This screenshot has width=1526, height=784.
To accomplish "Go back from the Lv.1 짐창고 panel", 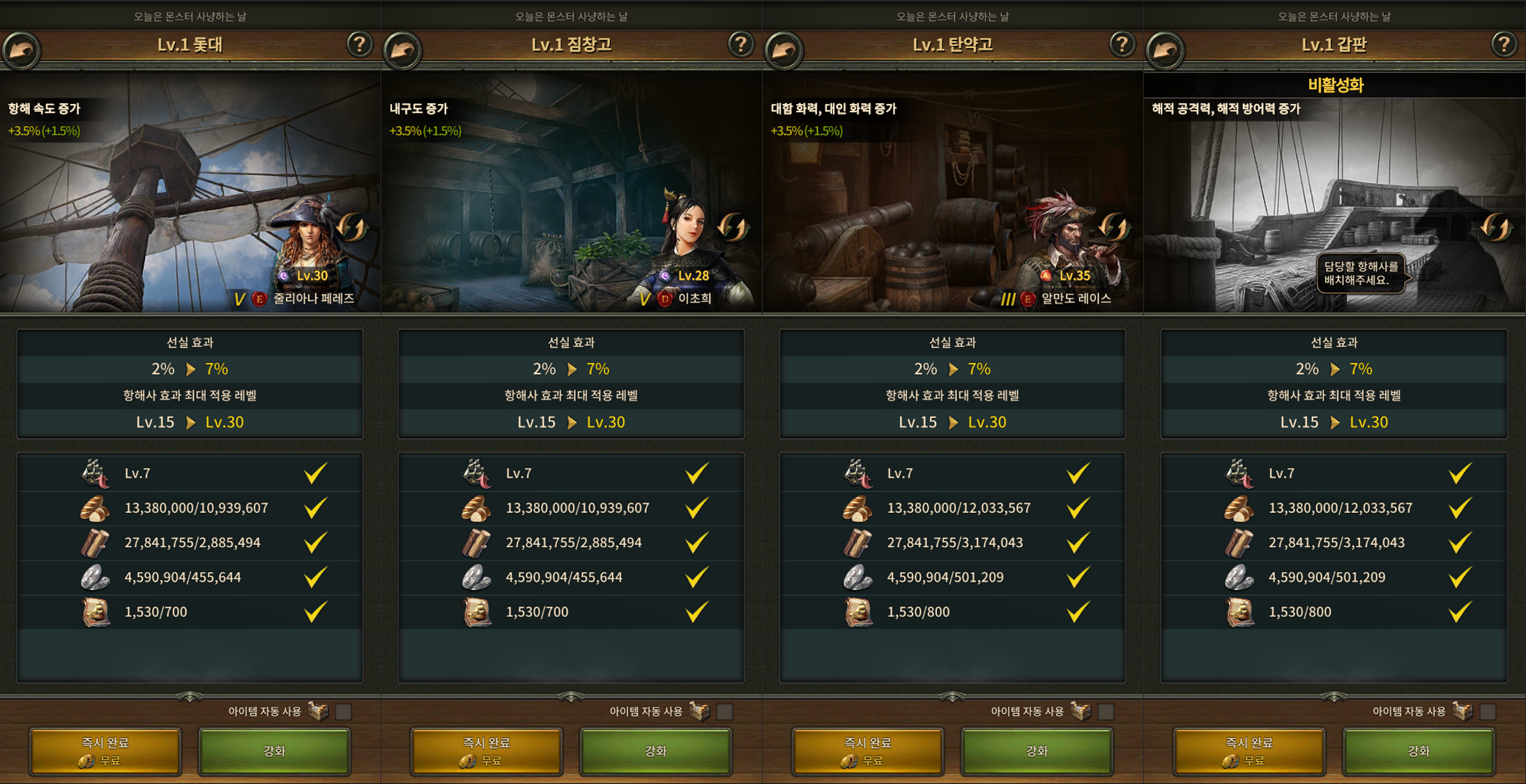I will pos(402,49).
